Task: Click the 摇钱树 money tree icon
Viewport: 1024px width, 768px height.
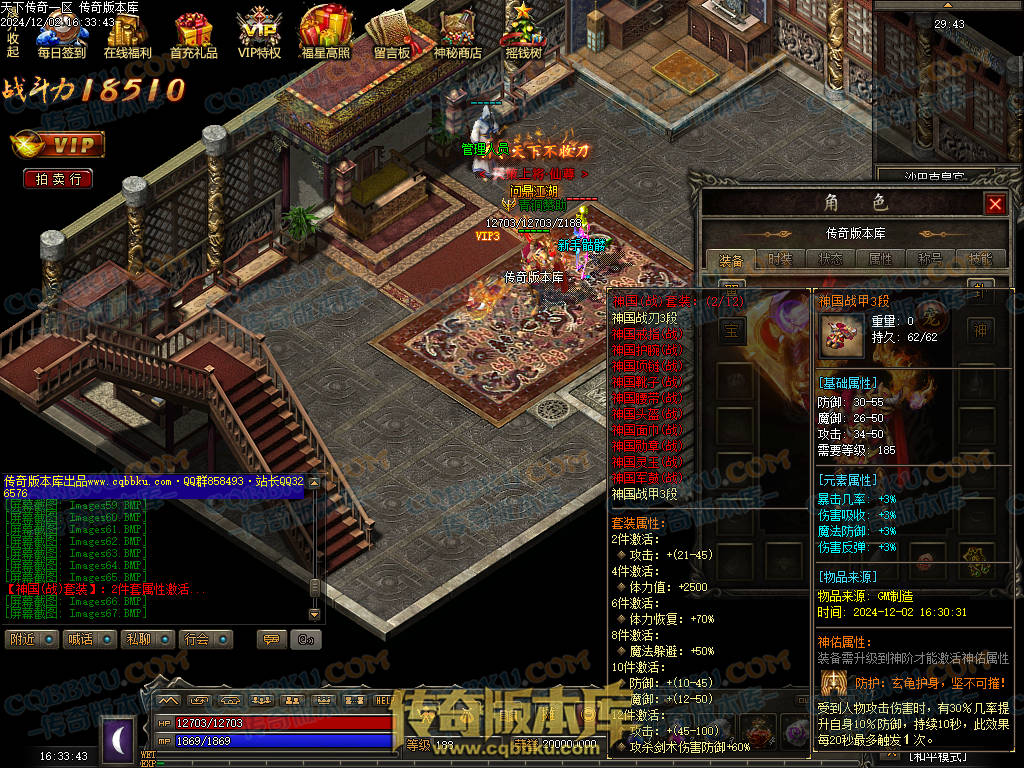Action: click(523, 36)
